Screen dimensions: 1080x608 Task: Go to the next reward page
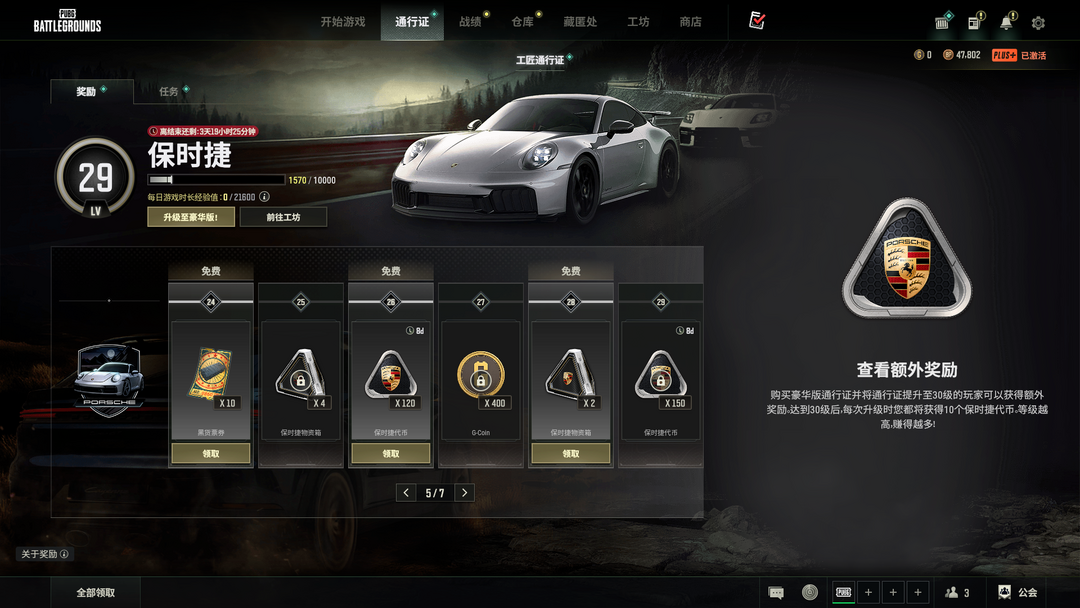pos(465,493)
